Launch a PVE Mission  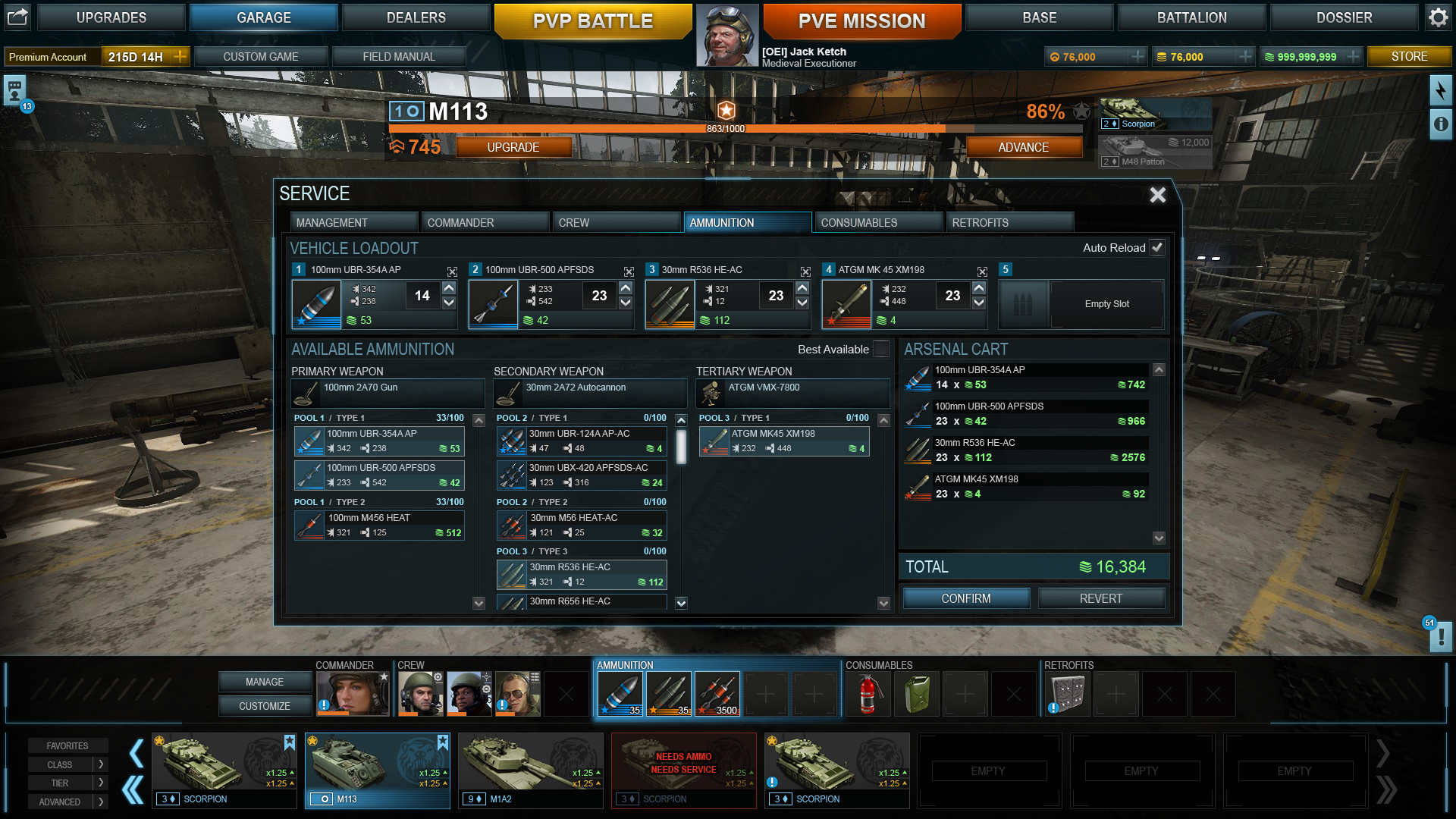(x=861, y=20)
